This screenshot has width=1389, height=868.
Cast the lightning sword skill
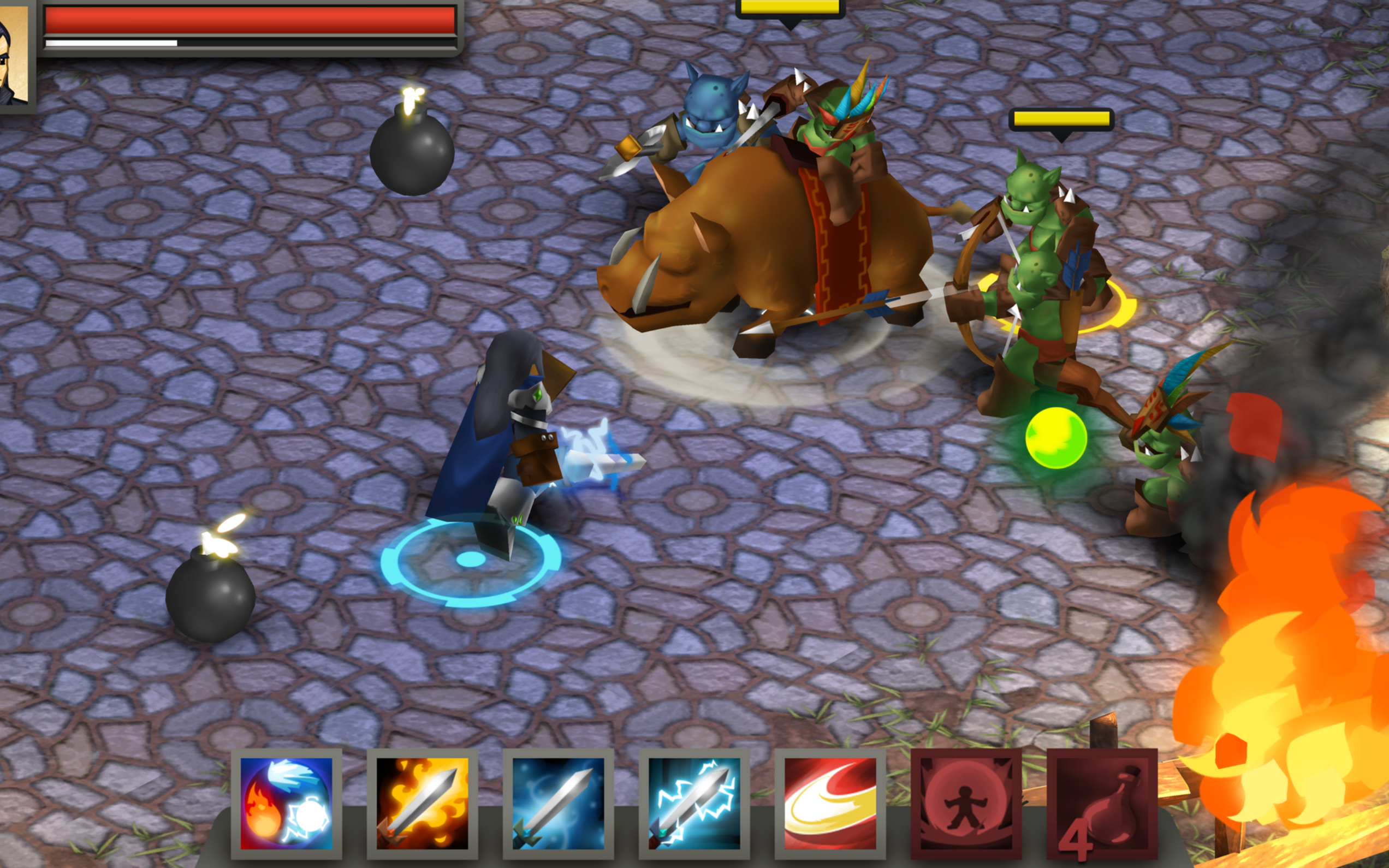pyautogui.click(x=694, y=802)
